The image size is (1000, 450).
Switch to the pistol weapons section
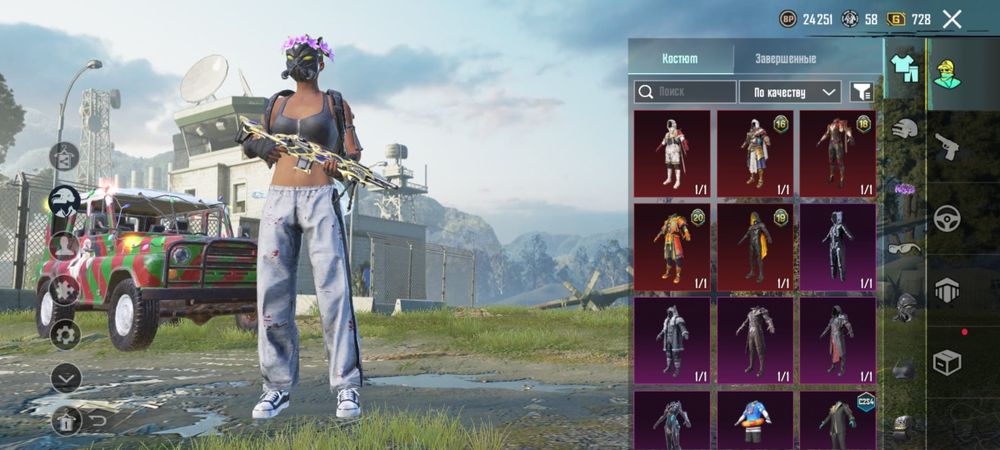pyautogui.click(x=947, y=146)
